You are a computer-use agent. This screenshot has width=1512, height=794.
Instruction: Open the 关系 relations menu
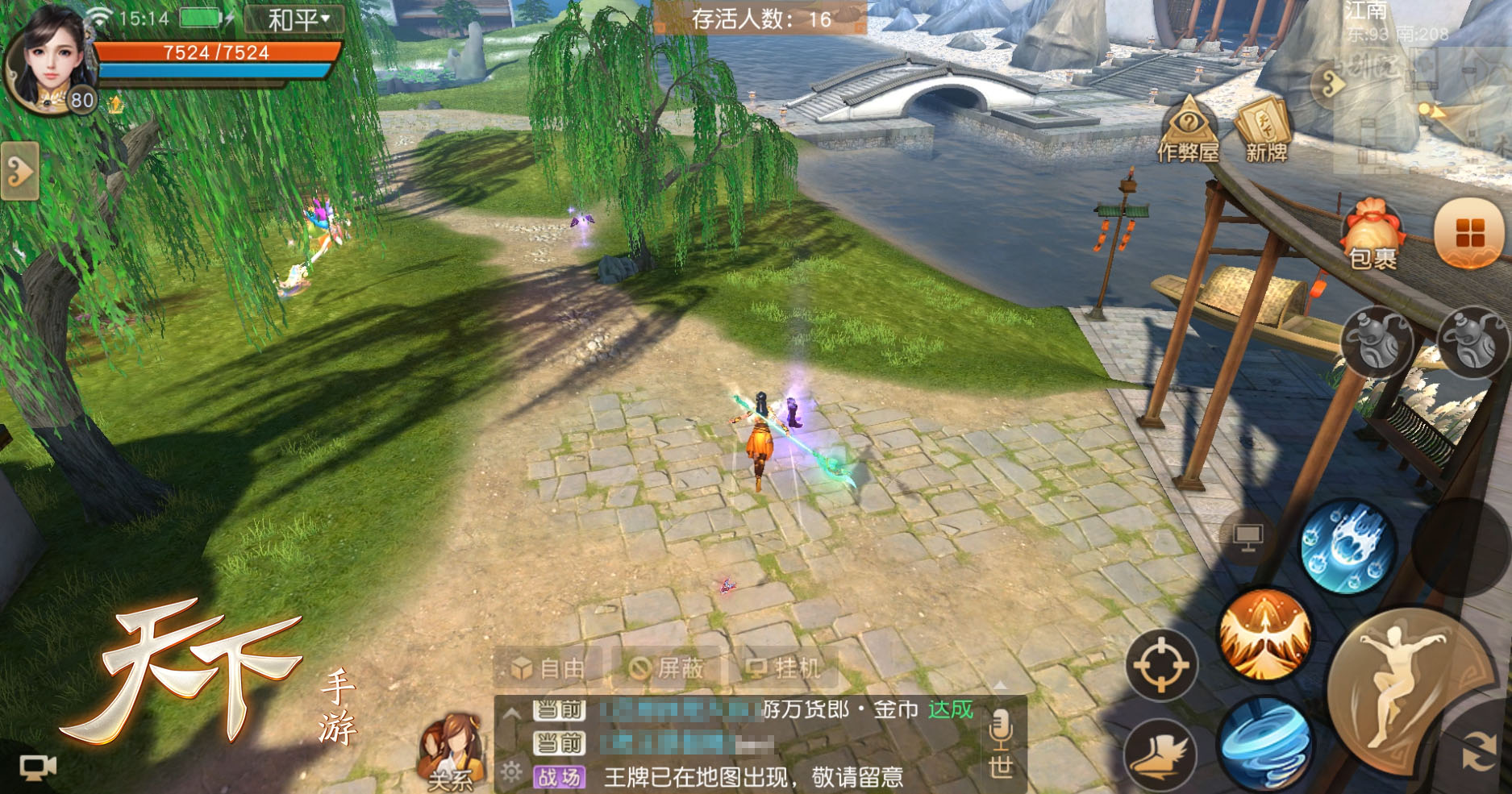pos(452,751)
